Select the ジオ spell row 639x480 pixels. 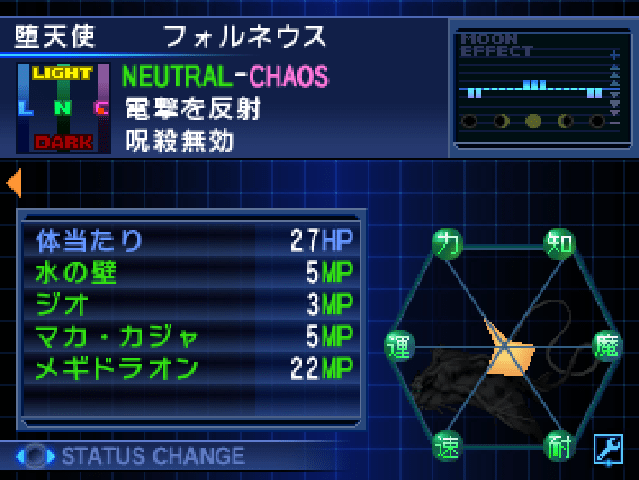[190, 304]
